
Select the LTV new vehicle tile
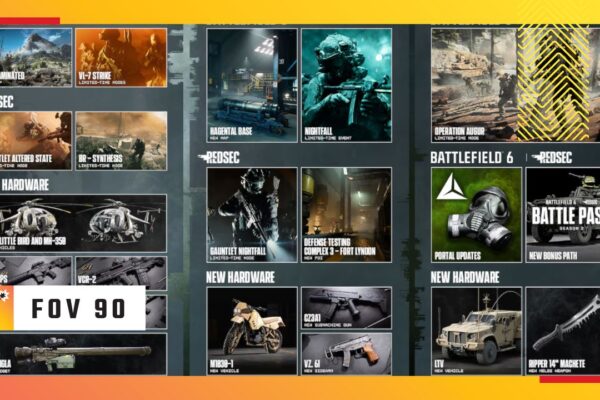(x=476, y=330)
